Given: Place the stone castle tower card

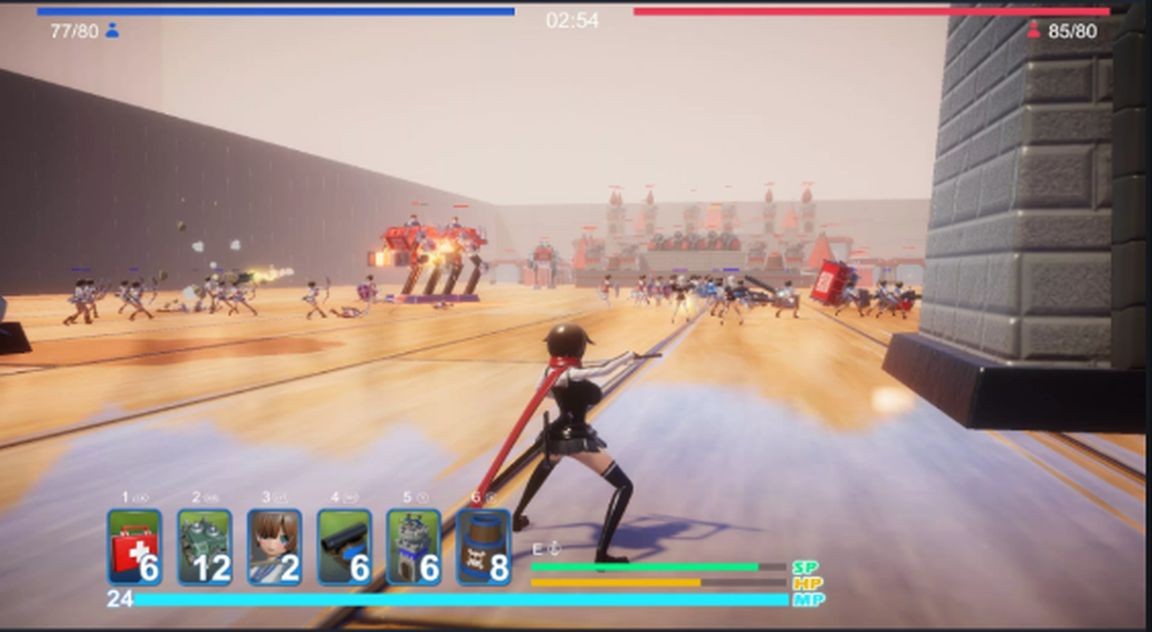Looking at the screenshot, I should 414,547.
